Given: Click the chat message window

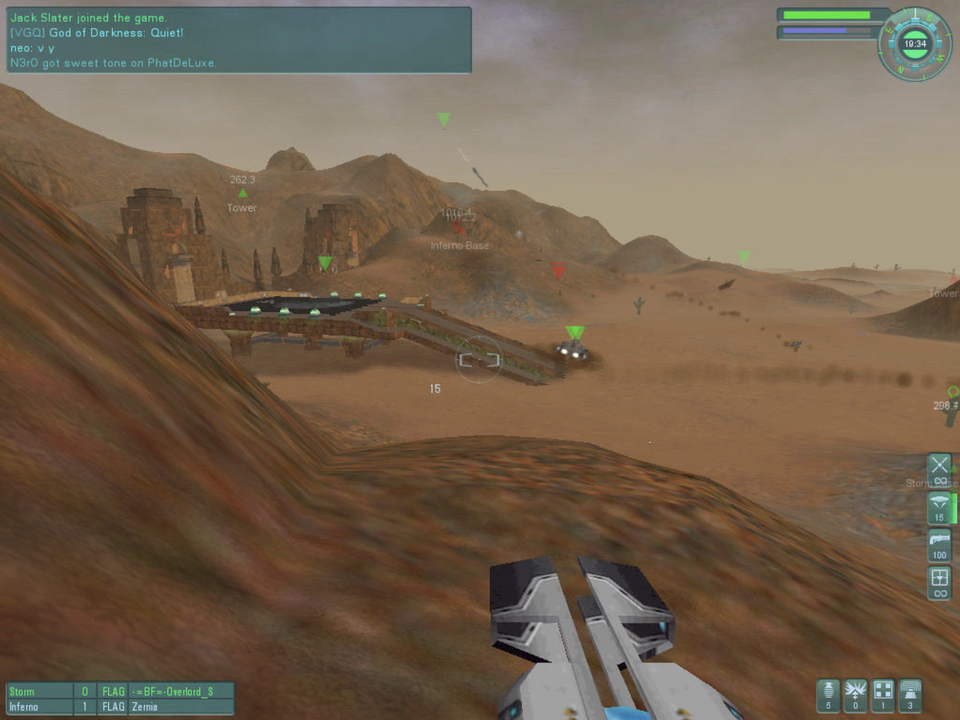Looking at the screenshot, I should click(238, 40).
